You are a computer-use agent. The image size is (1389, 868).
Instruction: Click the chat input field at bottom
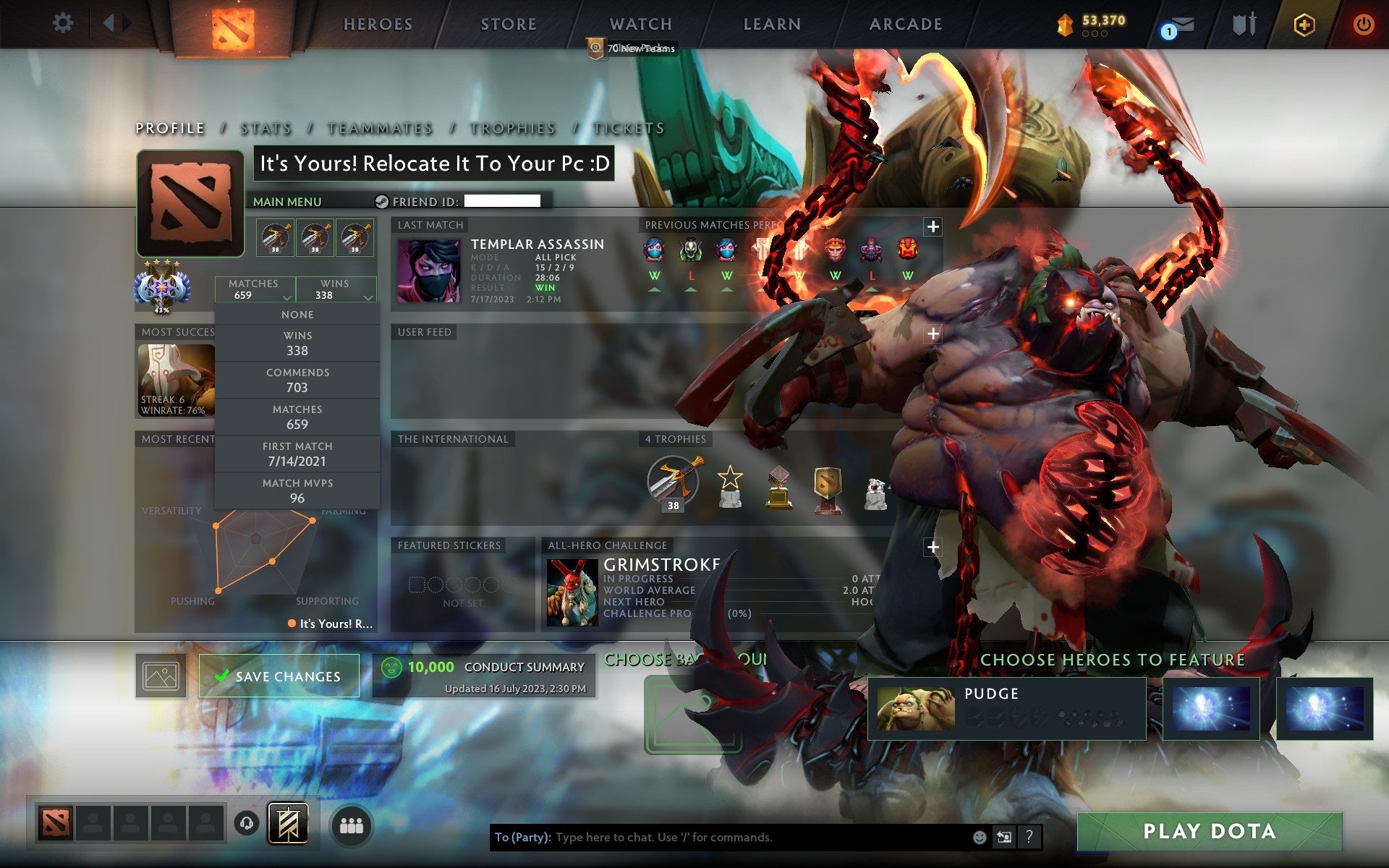723,838
